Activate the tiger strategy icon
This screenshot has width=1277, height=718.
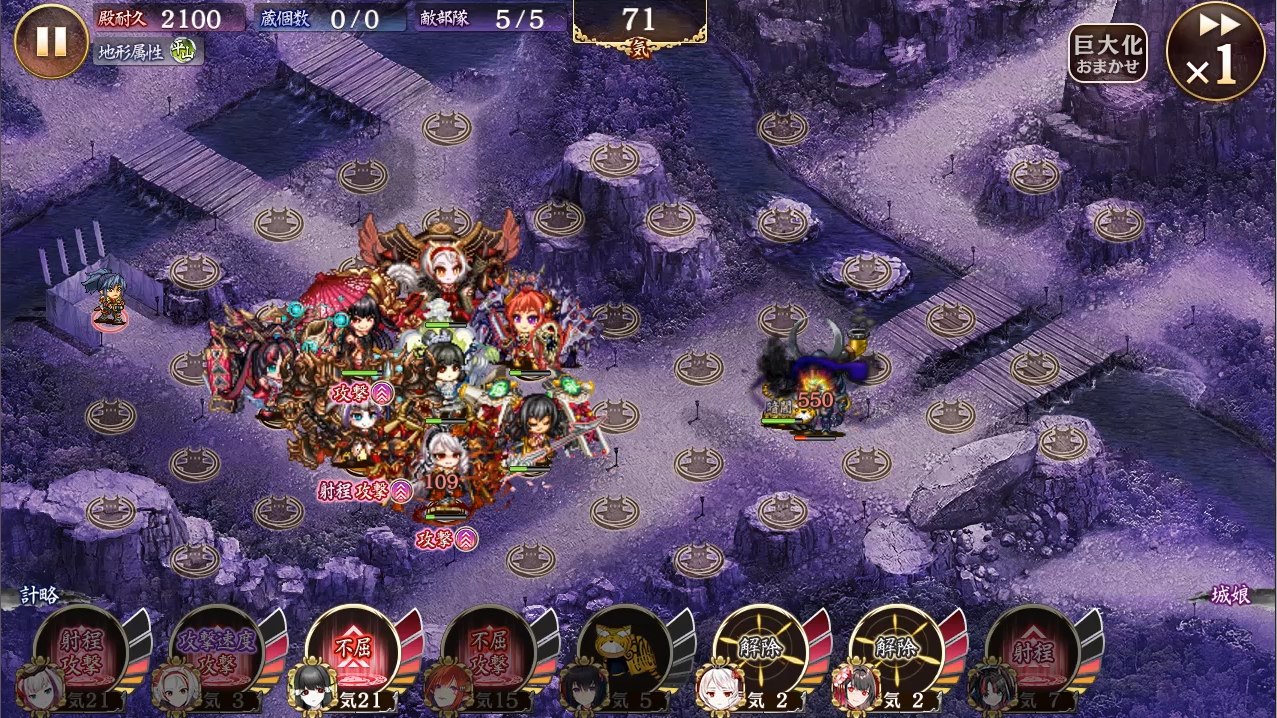[x=624, y=654]
